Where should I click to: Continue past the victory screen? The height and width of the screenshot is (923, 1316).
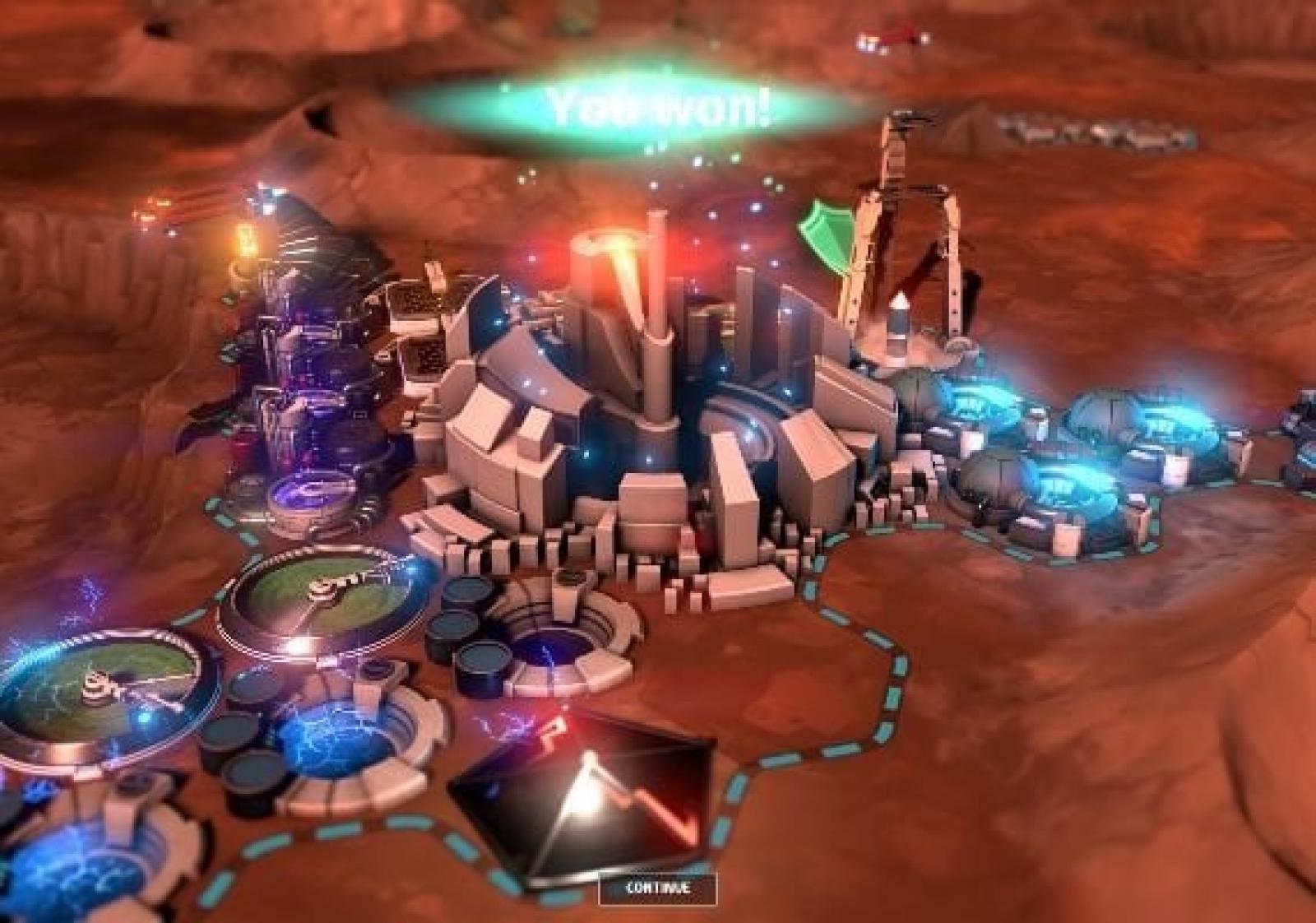(x=657, y=888)
